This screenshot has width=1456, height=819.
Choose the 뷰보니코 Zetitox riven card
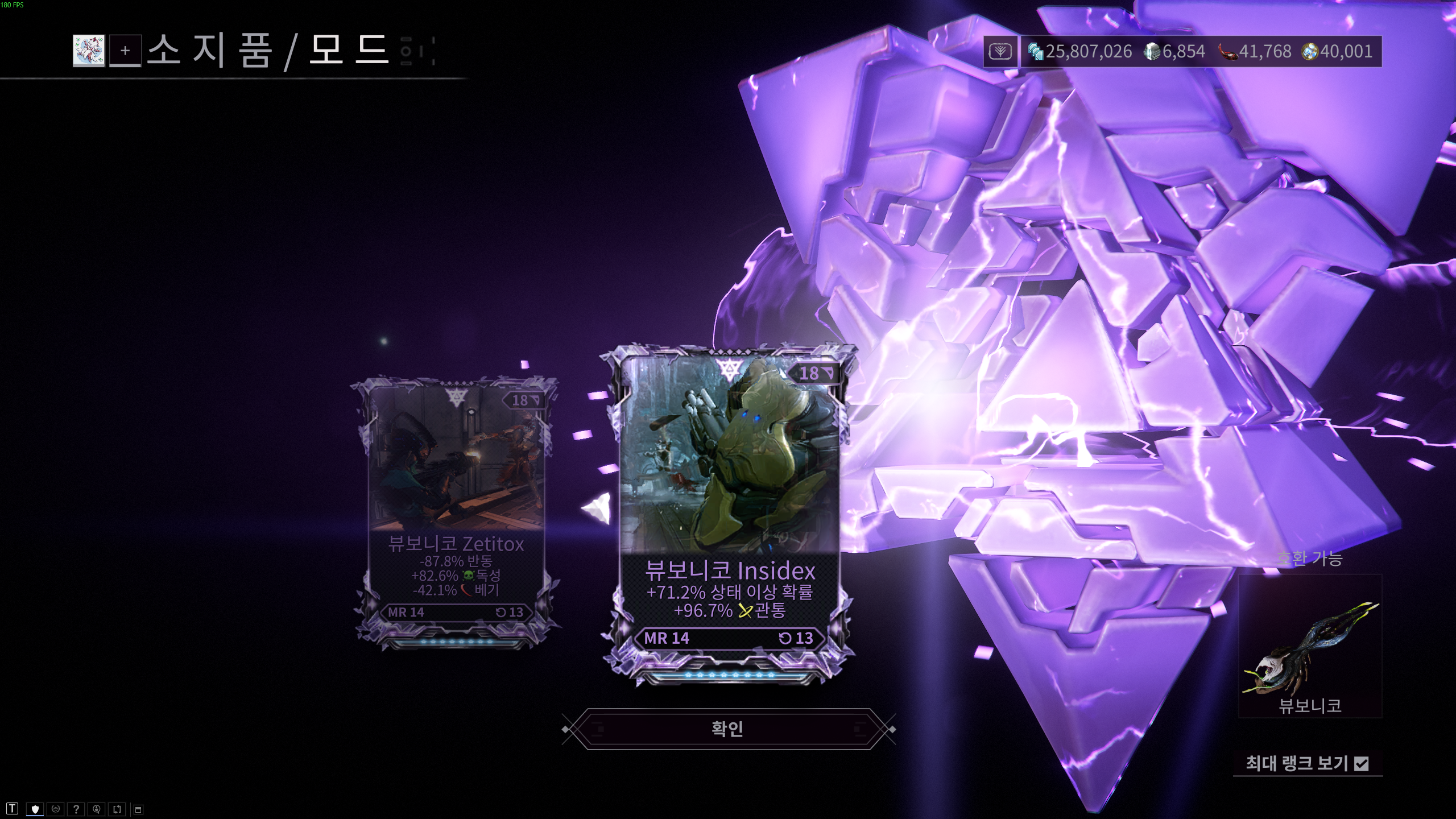(456, 512)
